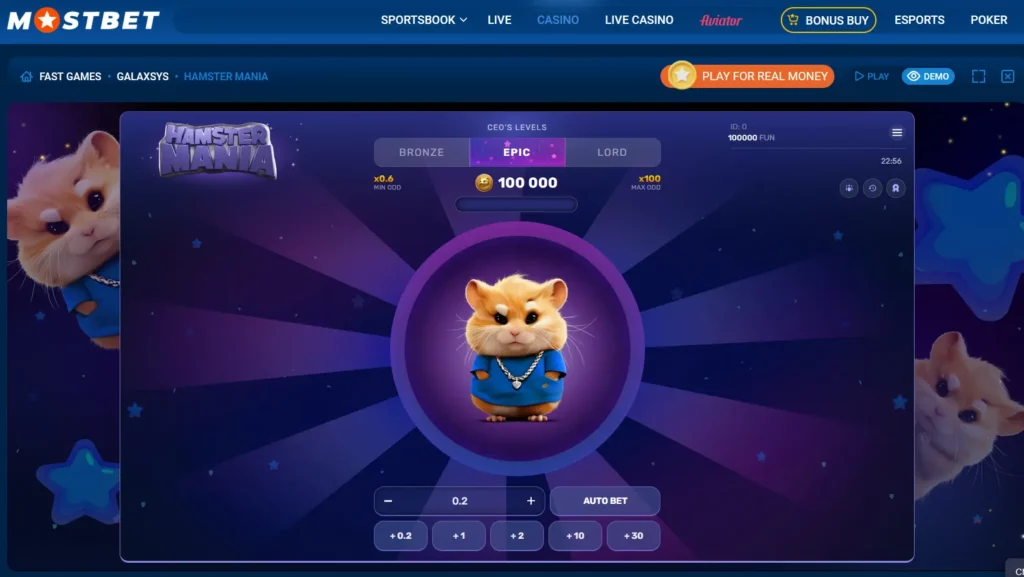The height and width of the screenshot is (577, 1024).
Task: Tap the hamster in the center circle
Action: (x=516, y=347)
